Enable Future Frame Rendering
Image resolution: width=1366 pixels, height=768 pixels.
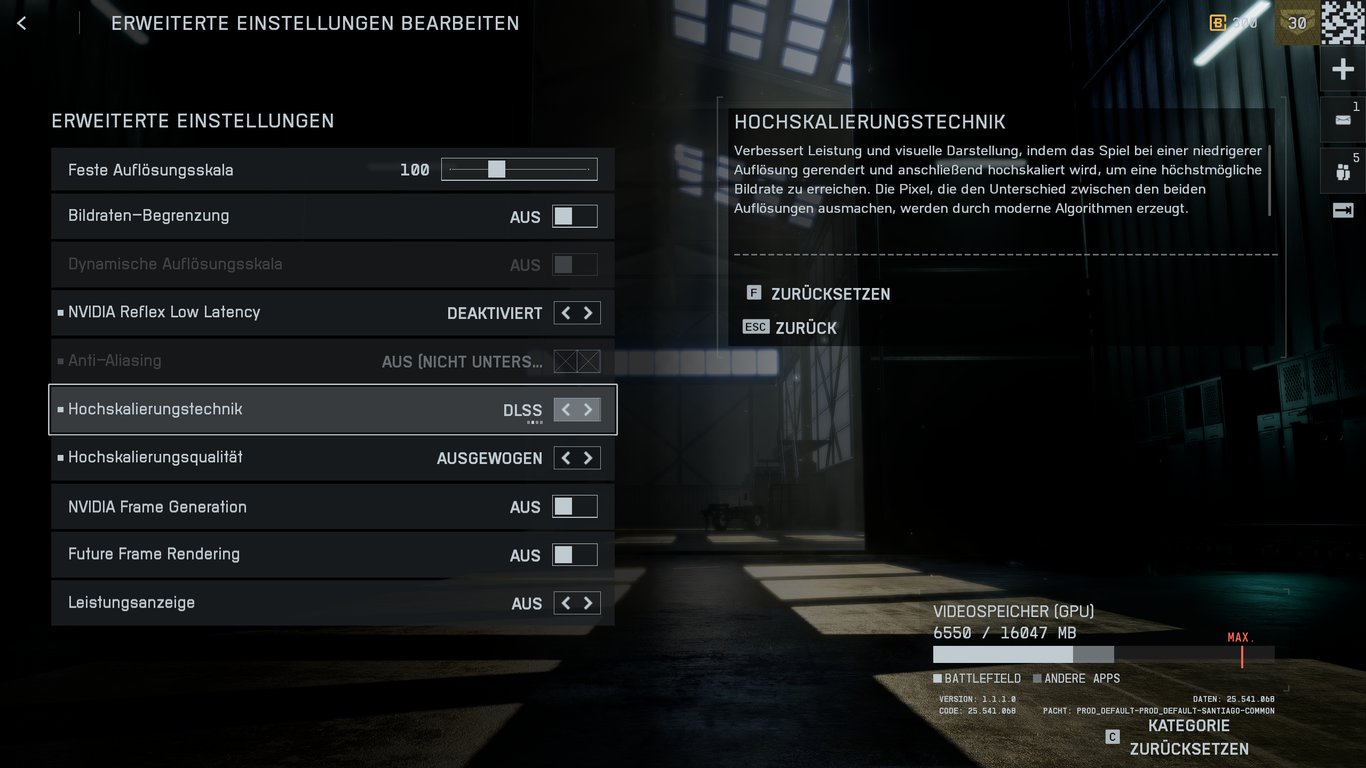pyautogui.click(x=575, y=554)
